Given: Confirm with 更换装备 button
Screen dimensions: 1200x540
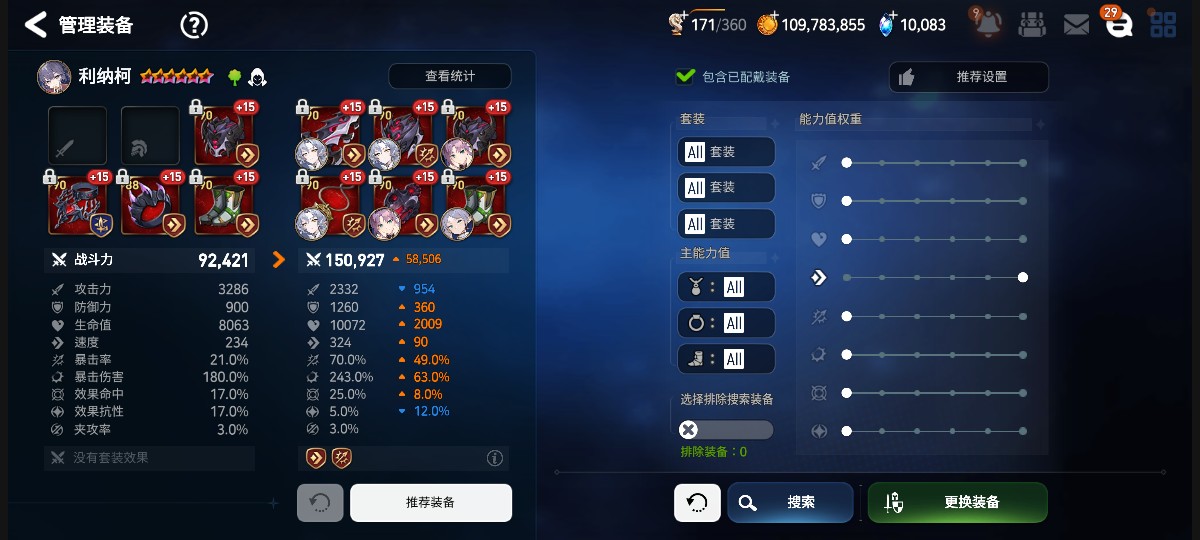Looking at the screenshot, I should [957, 502].
